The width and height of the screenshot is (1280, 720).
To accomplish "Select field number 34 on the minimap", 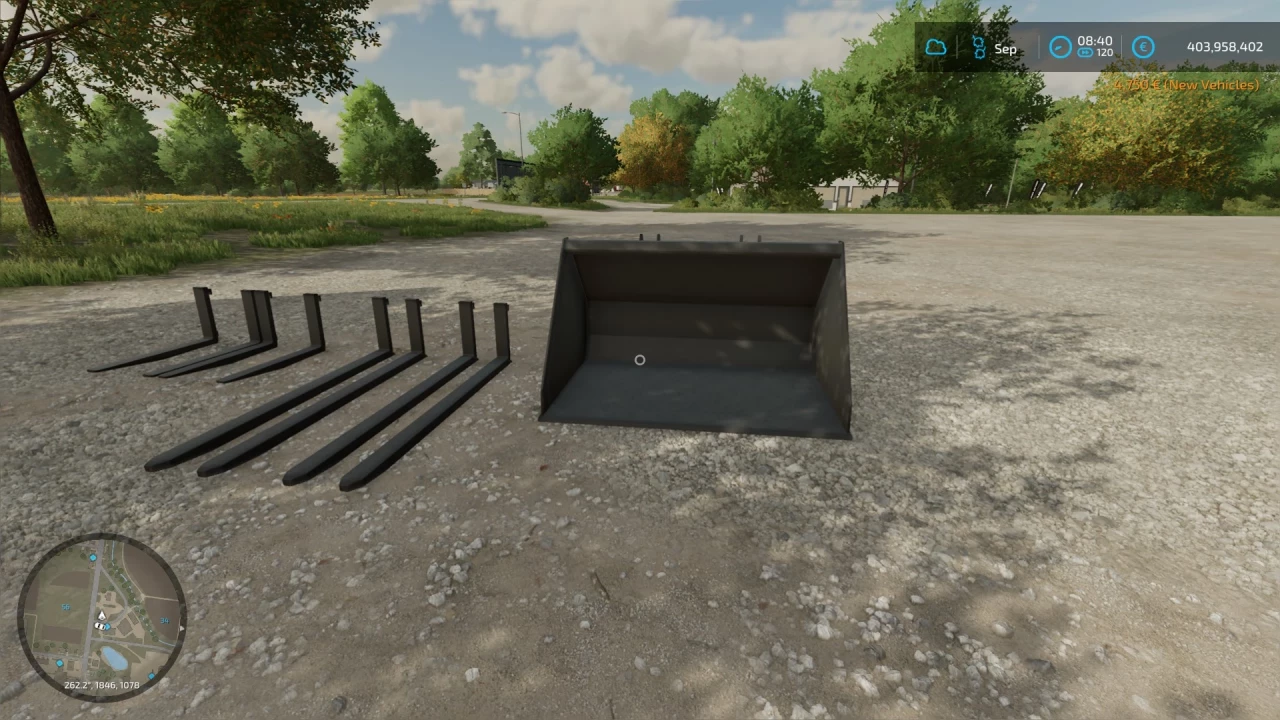I will [x=164, y=620].
